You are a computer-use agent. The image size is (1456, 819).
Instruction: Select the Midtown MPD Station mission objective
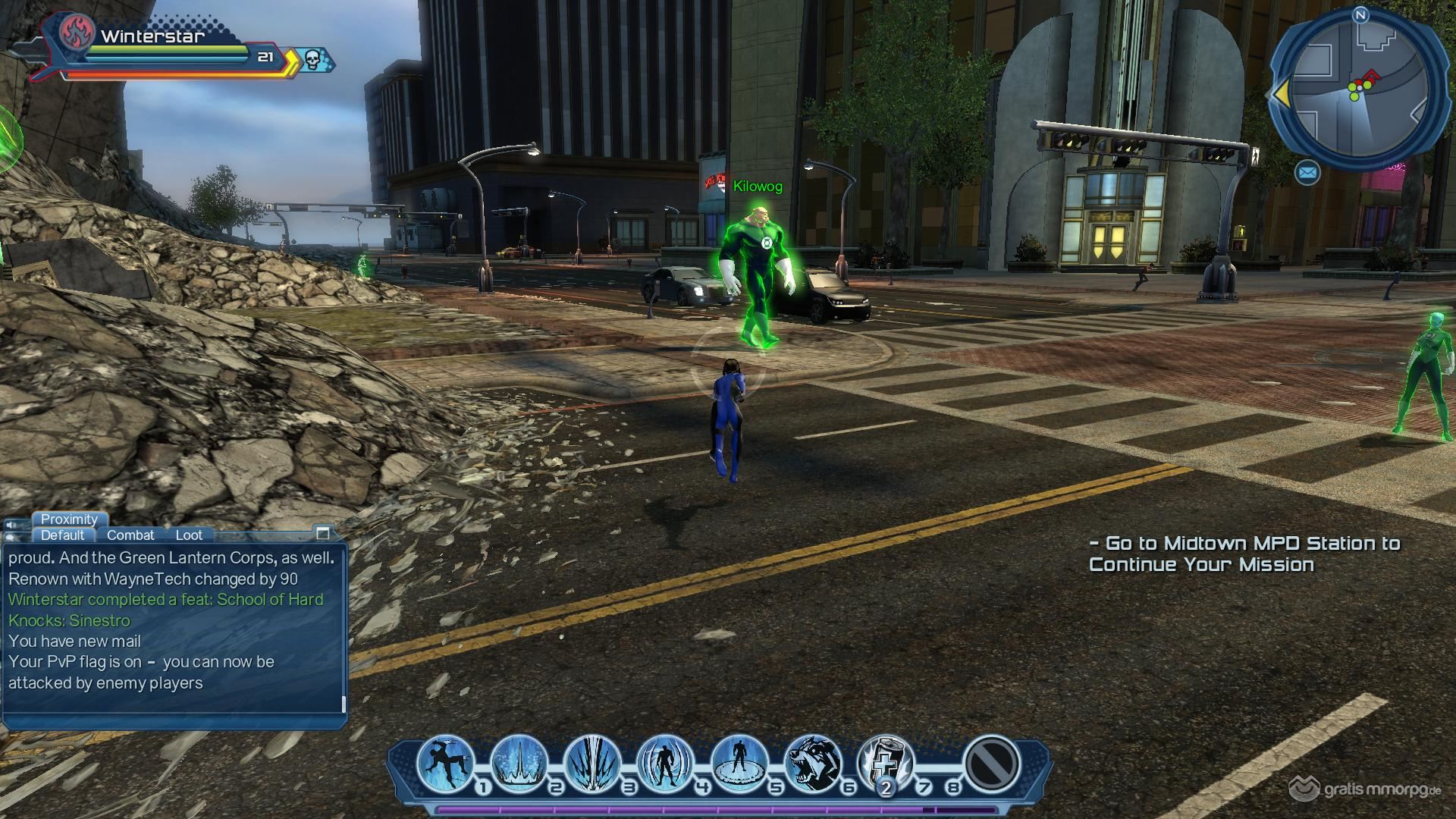(x=1244, y=554)
